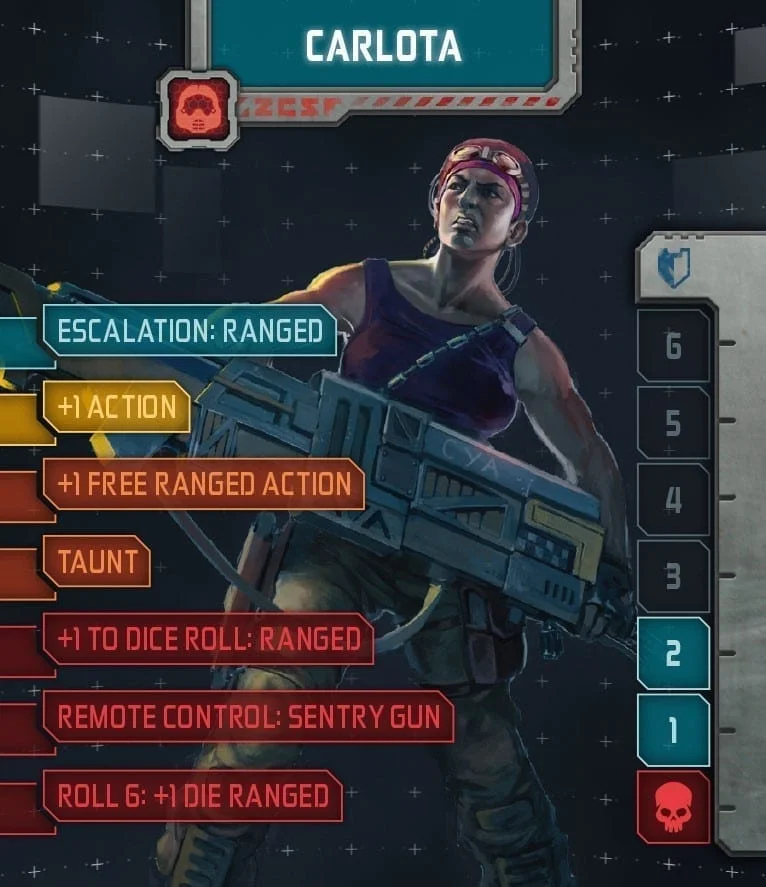Select the Carlota name plate
766x887 pixels.
(x=383, y=45)
